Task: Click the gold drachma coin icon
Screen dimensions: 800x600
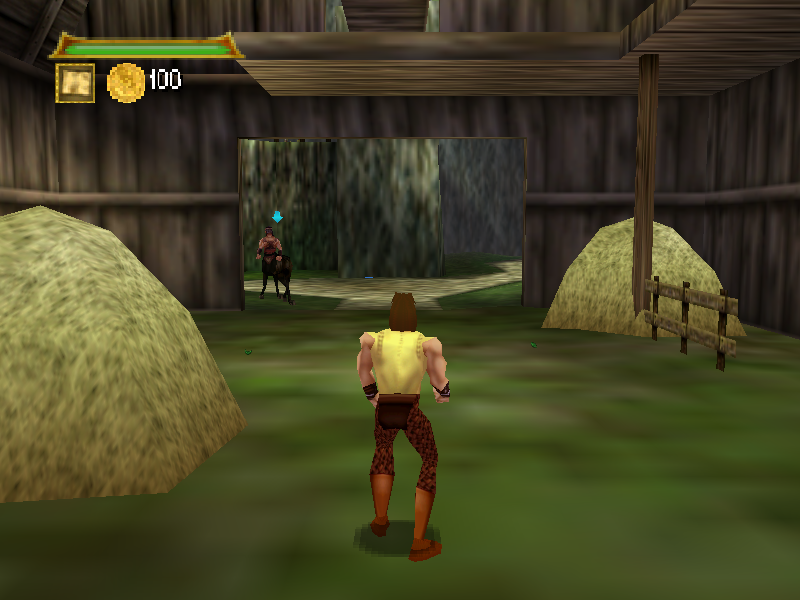Action: (x=126, y=82)
